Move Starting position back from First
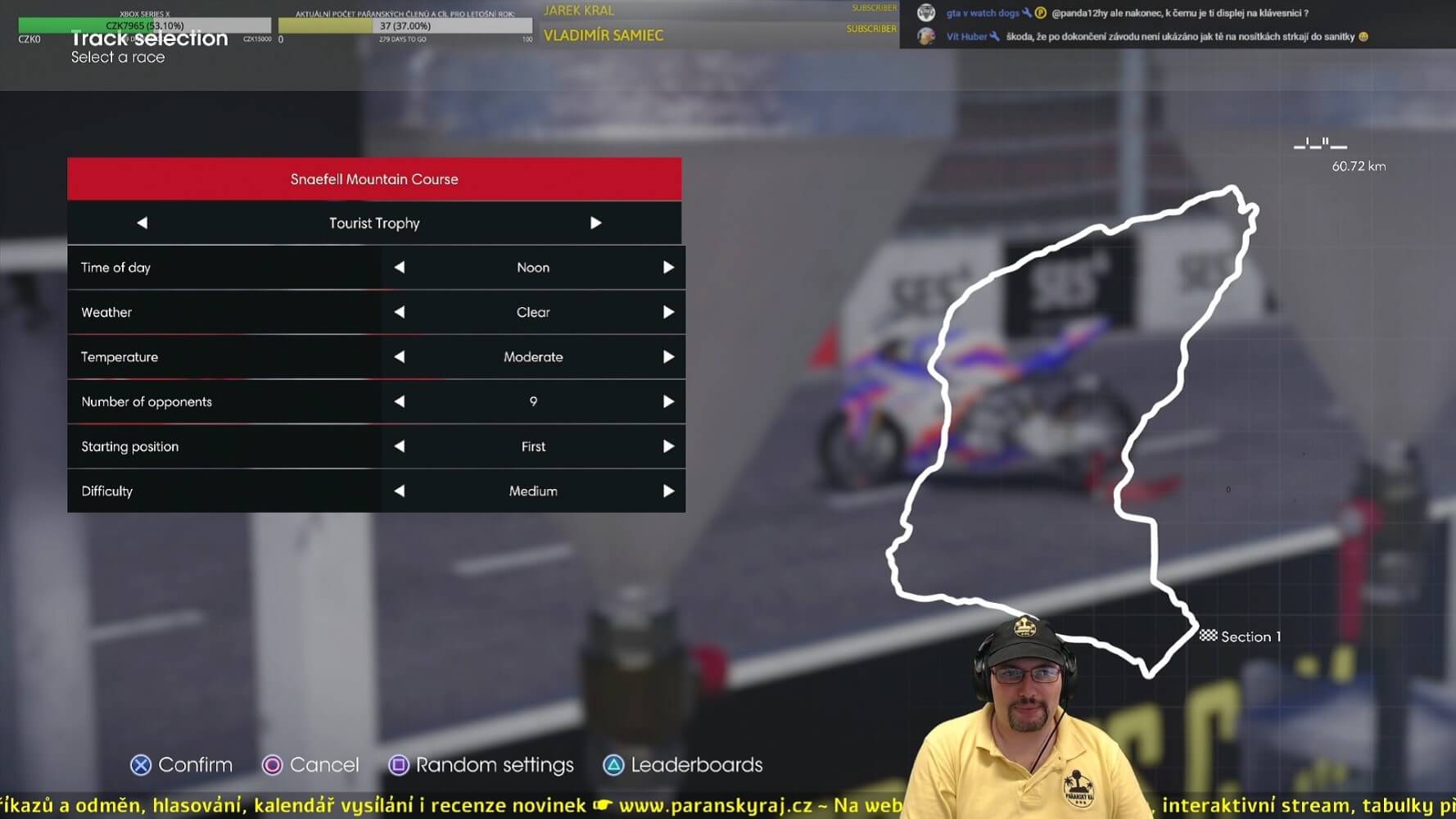 click(400, 446)
